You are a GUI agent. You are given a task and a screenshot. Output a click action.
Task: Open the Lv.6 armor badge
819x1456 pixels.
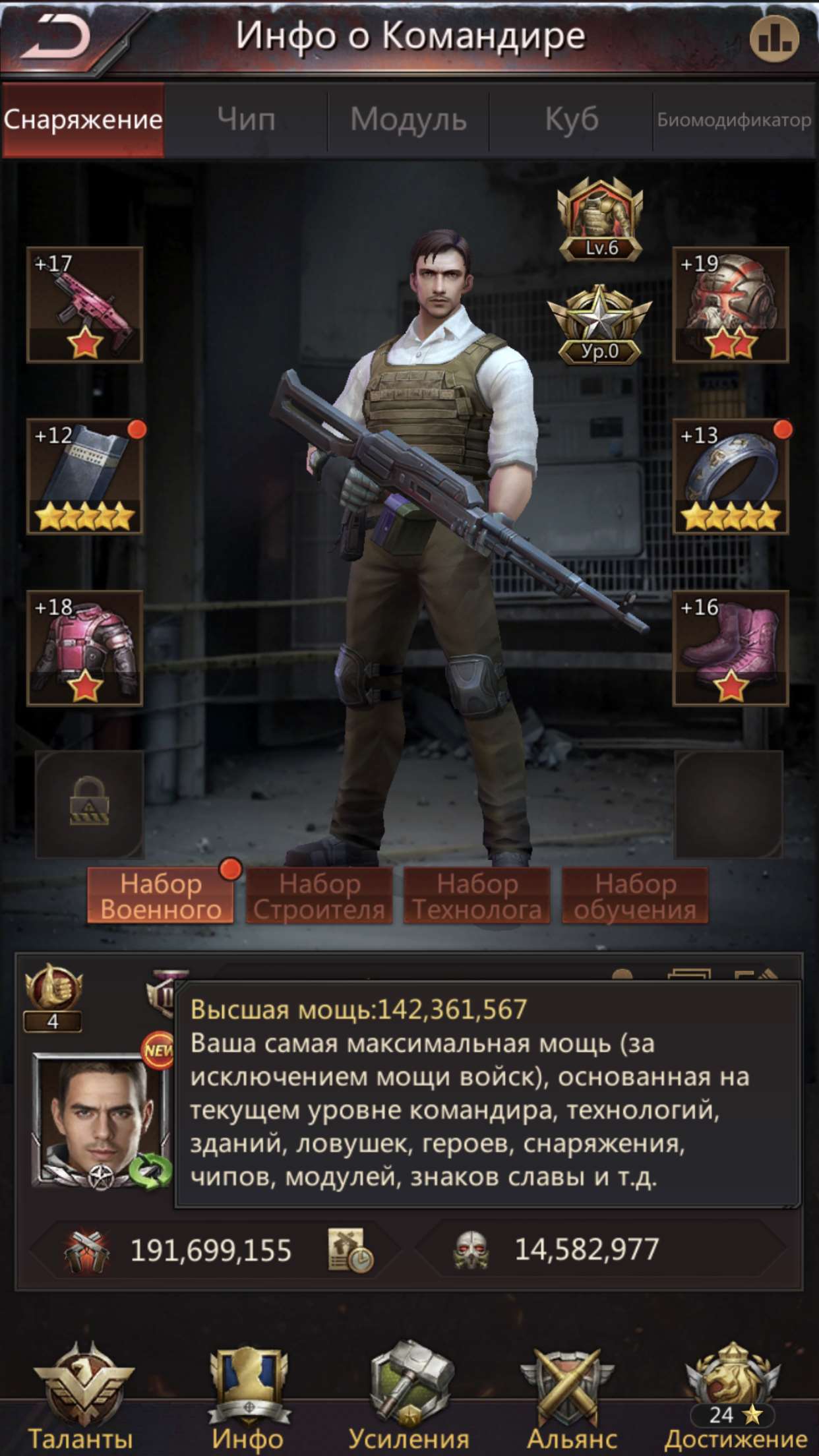coord(600,221)
